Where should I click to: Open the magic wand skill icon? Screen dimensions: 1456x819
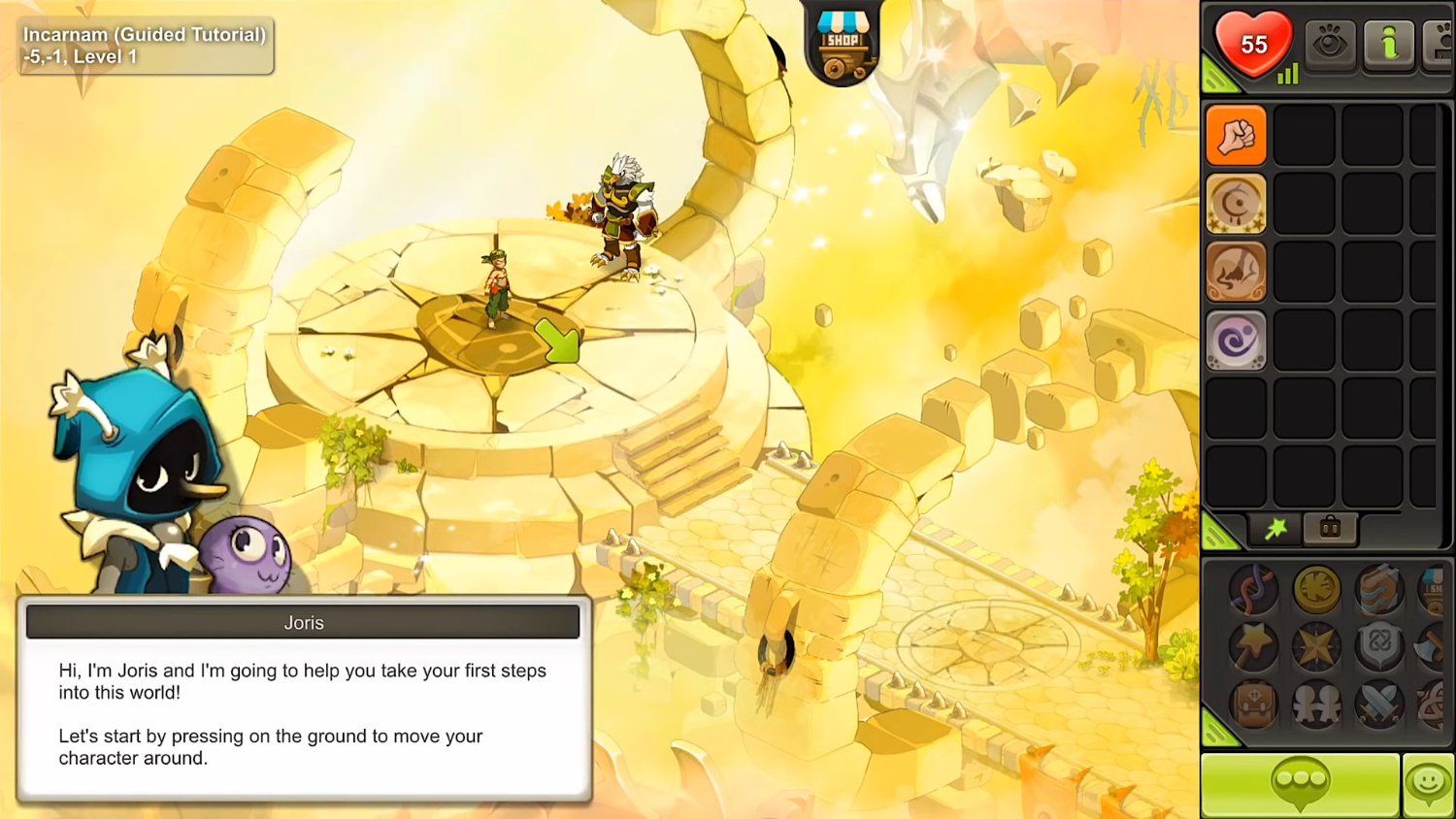[1252, 645]
